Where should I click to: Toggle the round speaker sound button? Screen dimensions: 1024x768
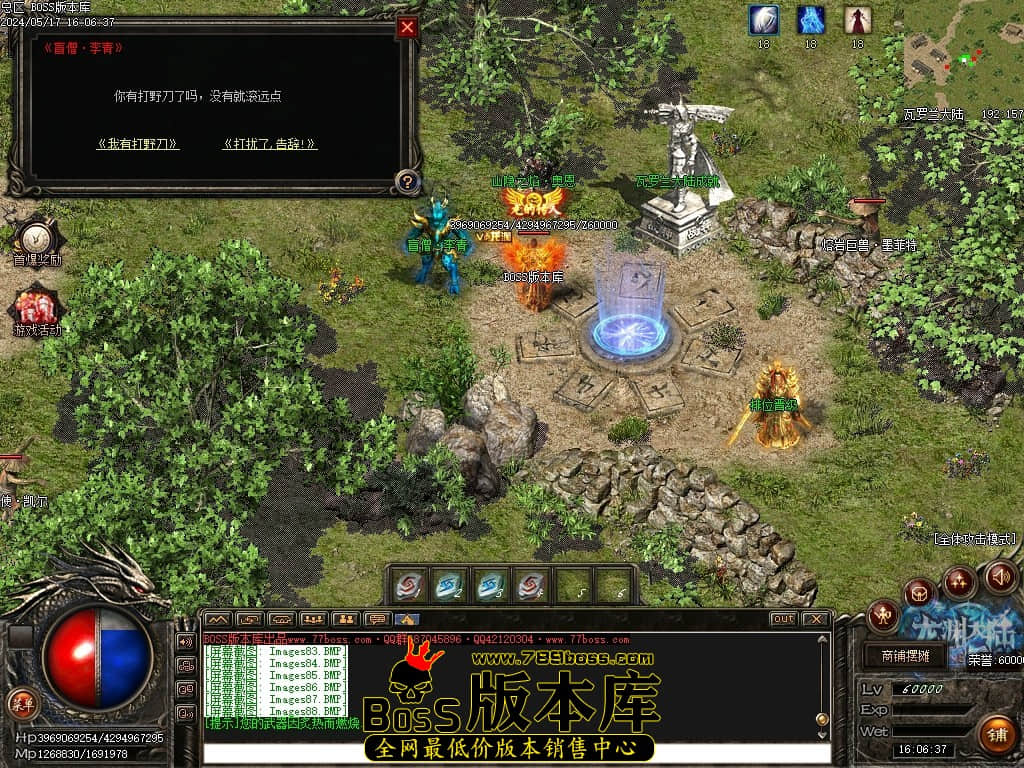pyautogui.click(x=1000, y=576)
